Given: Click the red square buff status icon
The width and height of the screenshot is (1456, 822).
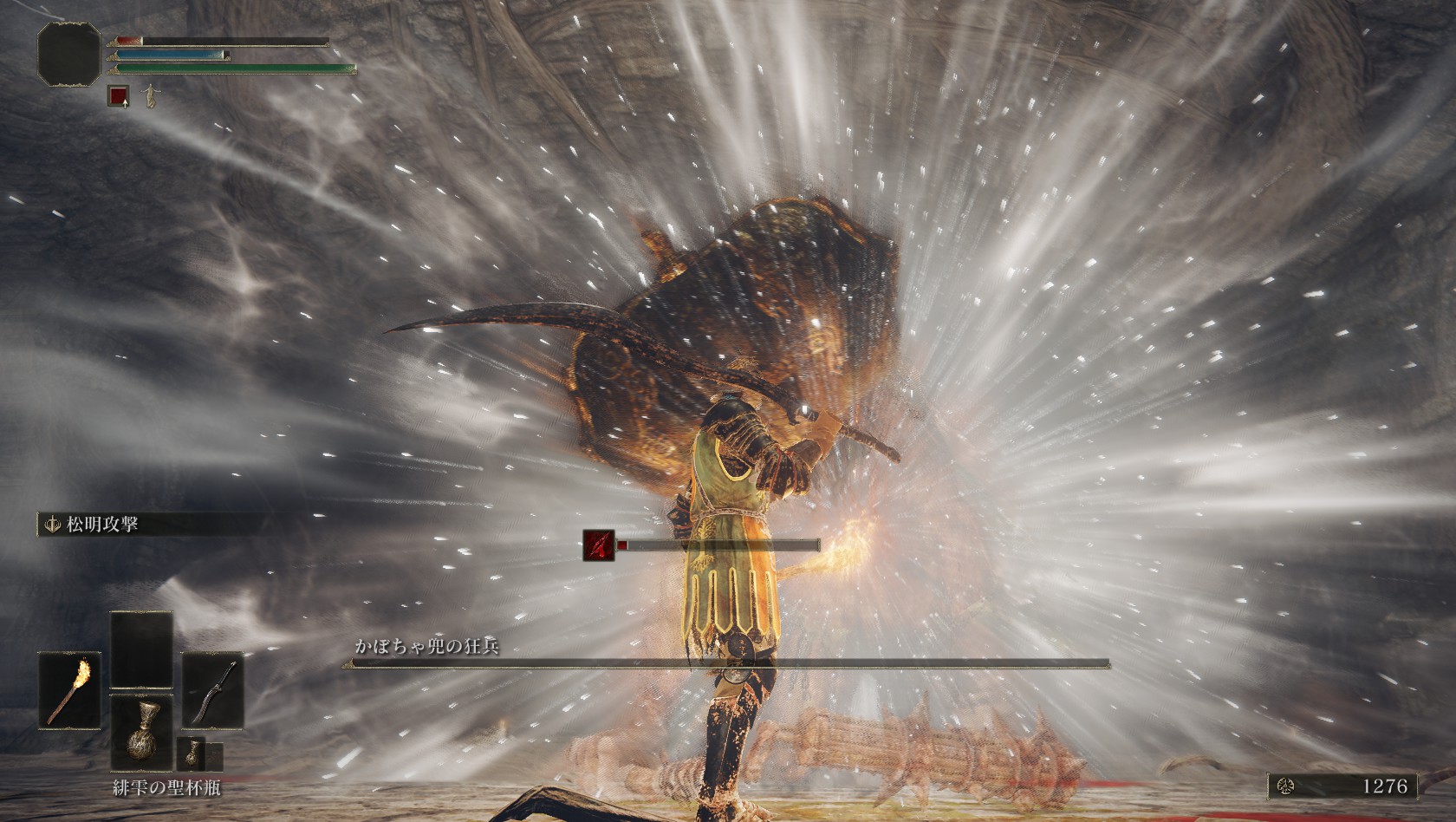Looking at the screenshot, I should [119, 96].
